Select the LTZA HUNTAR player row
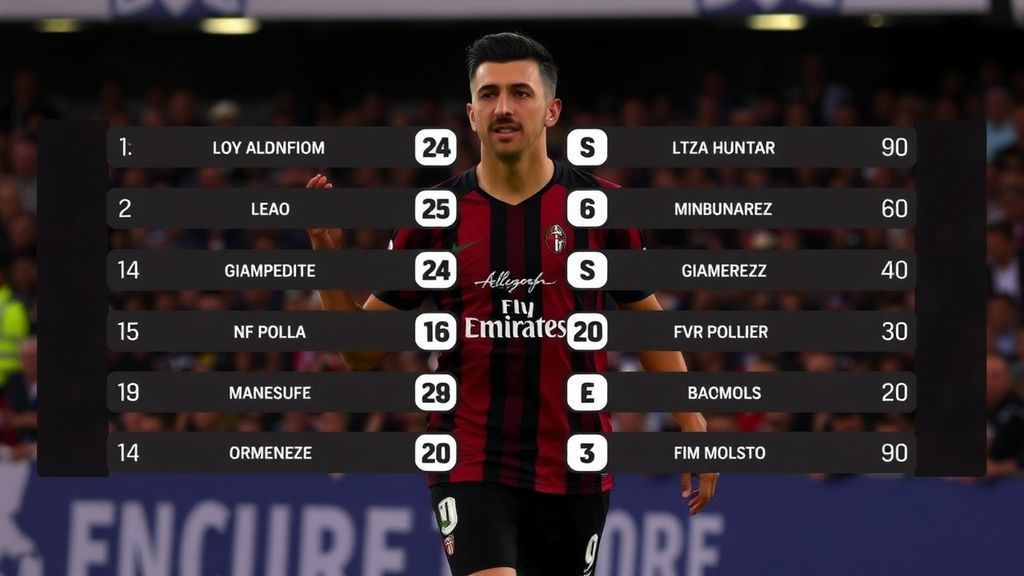This screenshot has height=576, width=1024. tap(723, 148)
